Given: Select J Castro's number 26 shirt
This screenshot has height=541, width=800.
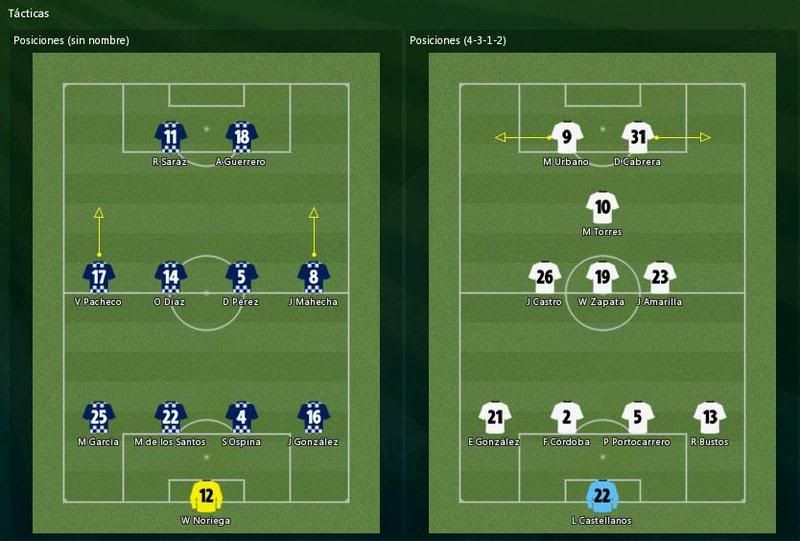Looking at the screenshot, I should coord(545,277).
